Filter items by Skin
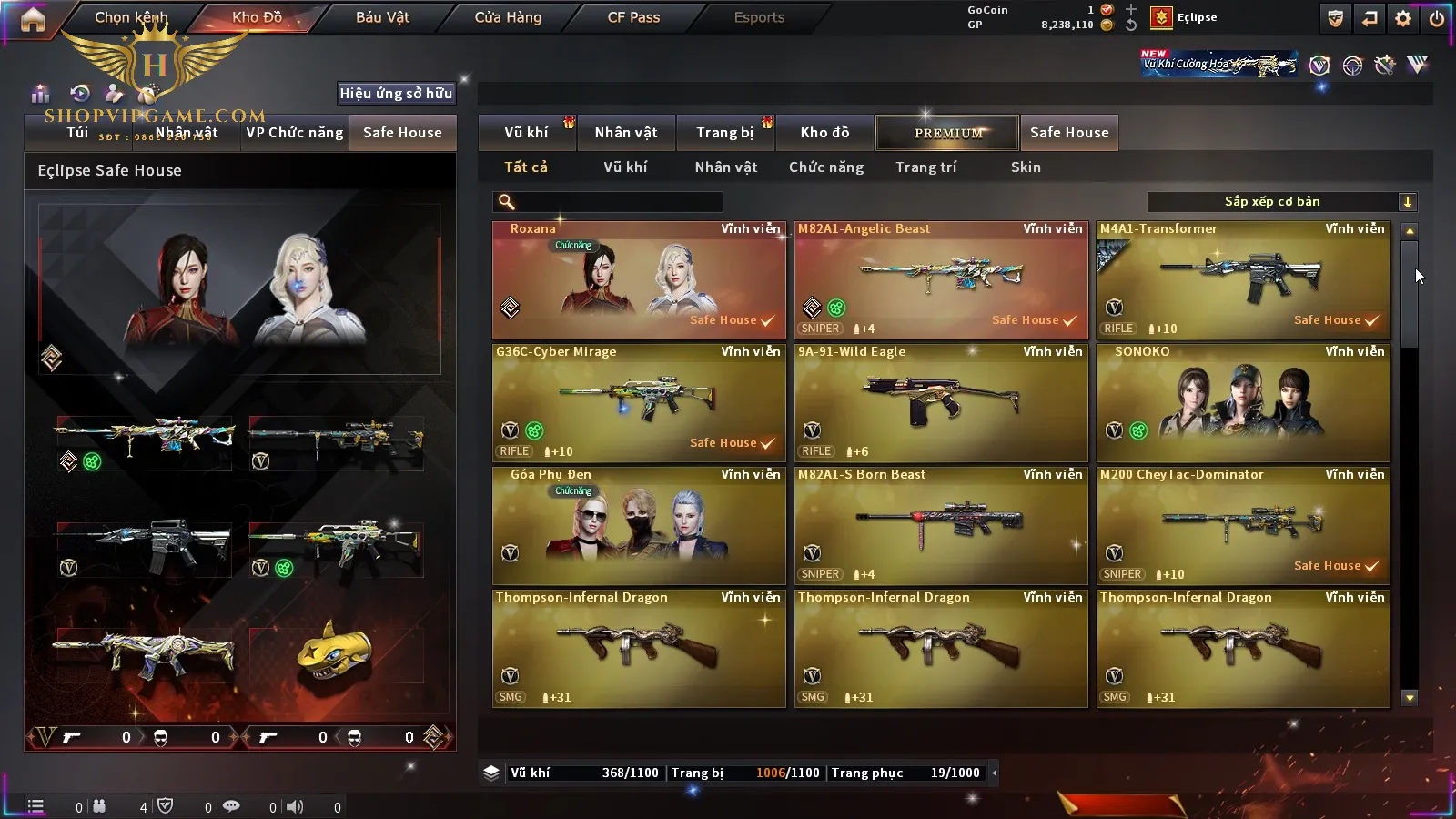Viewport: 1456px width, 819px height. (1026, 167)
